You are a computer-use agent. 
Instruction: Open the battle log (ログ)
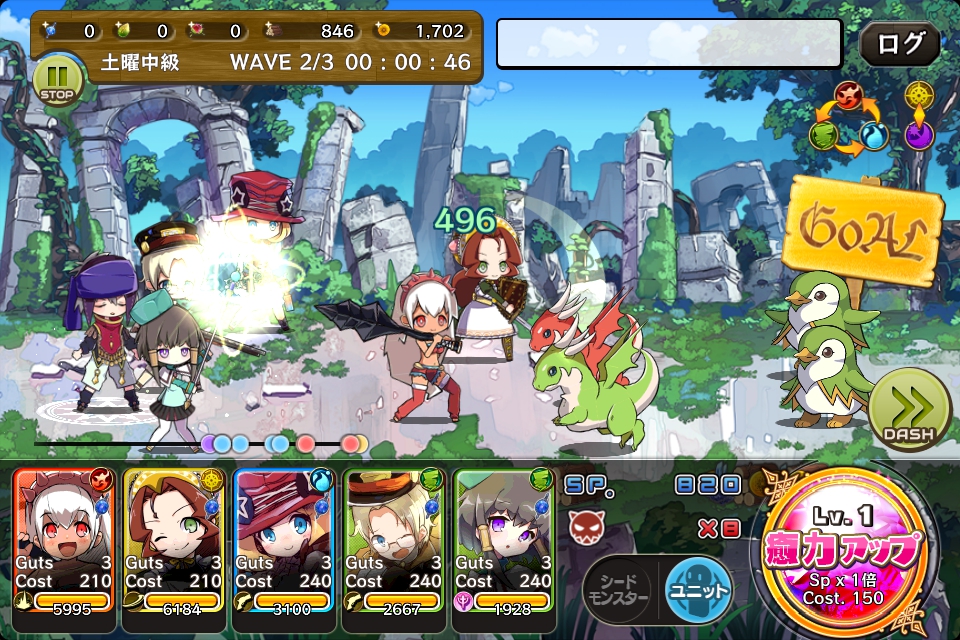tap(900, 45)
